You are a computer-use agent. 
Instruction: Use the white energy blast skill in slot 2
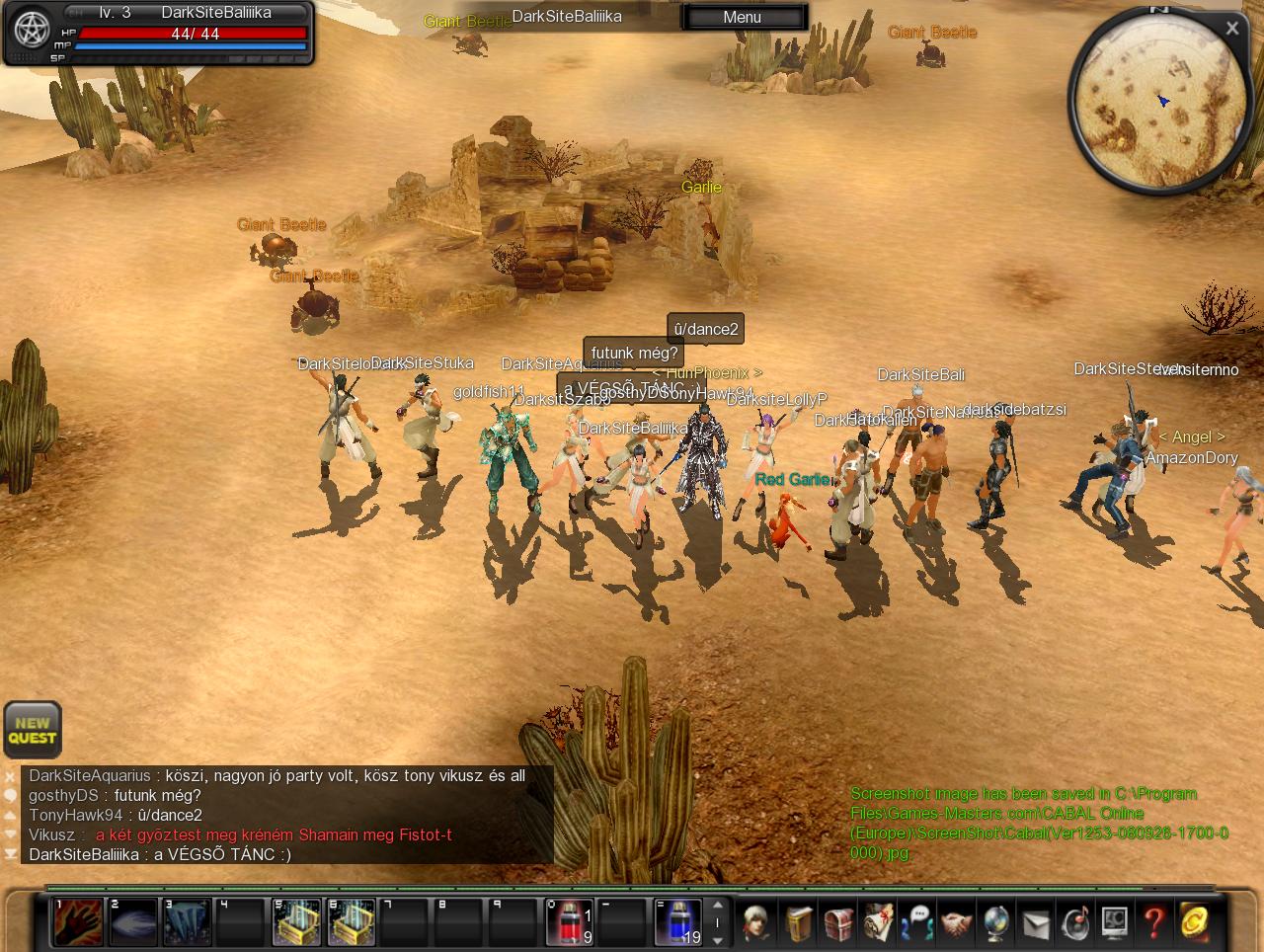(132, 922)
